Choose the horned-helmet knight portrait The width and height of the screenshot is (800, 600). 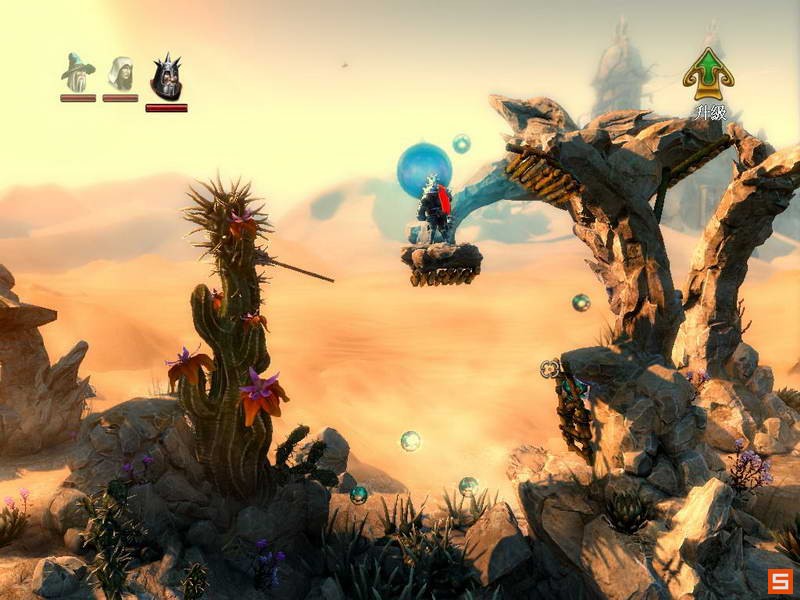click(166, 77)
